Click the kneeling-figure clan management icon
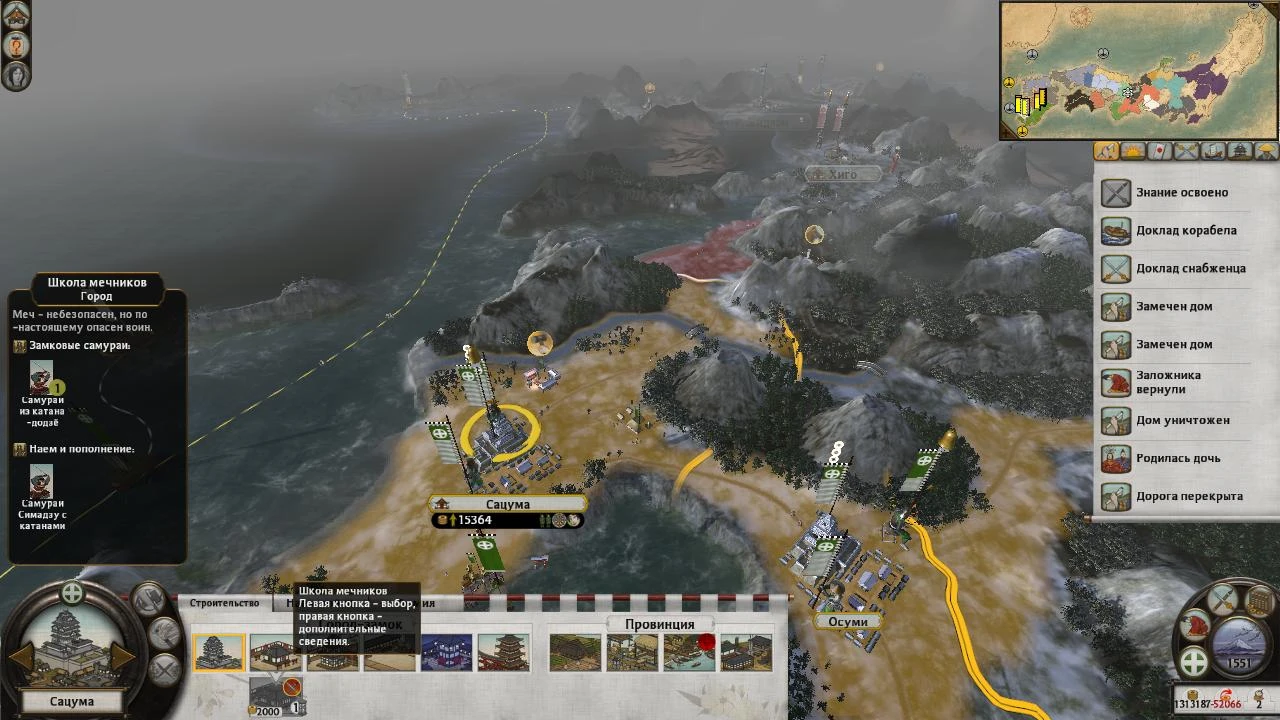Viewport: 1280px width, 720px height. [1195, 626]
